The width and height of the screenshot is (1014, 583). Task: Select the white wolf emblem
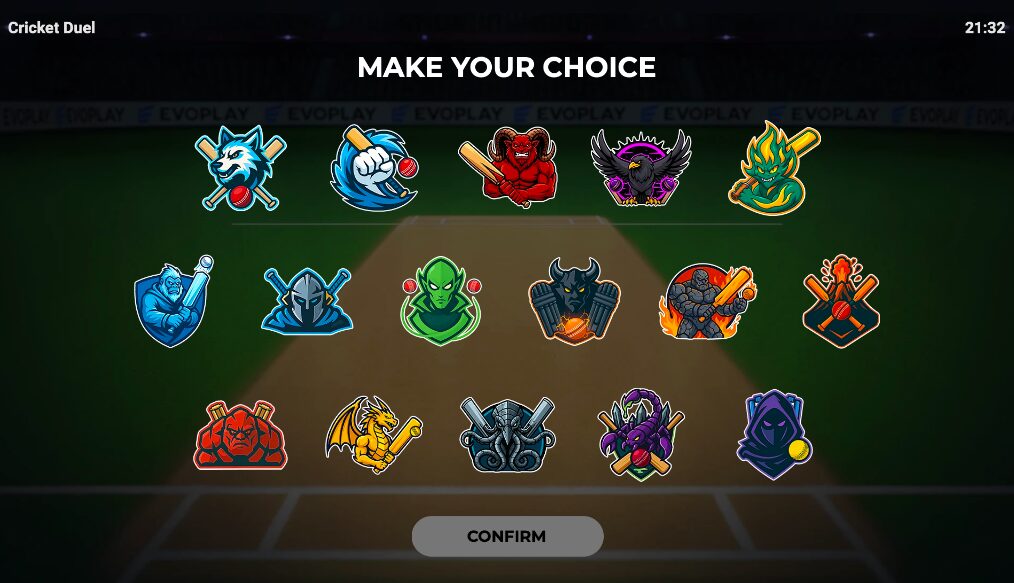pos(240,168)
